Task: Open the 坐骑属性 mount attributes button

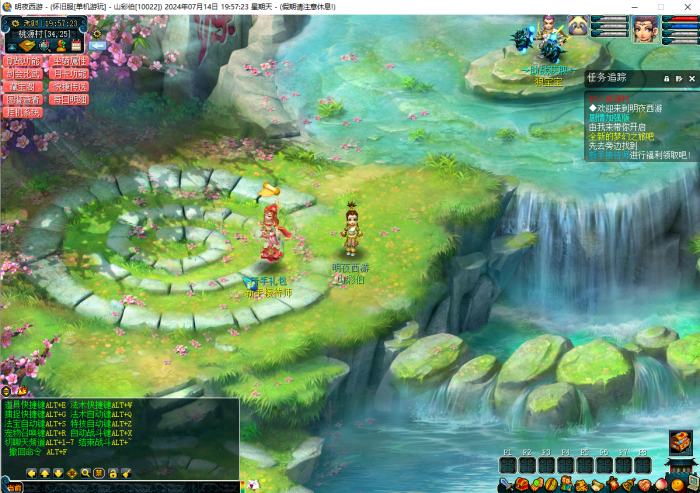Action: tap(70, 61)
